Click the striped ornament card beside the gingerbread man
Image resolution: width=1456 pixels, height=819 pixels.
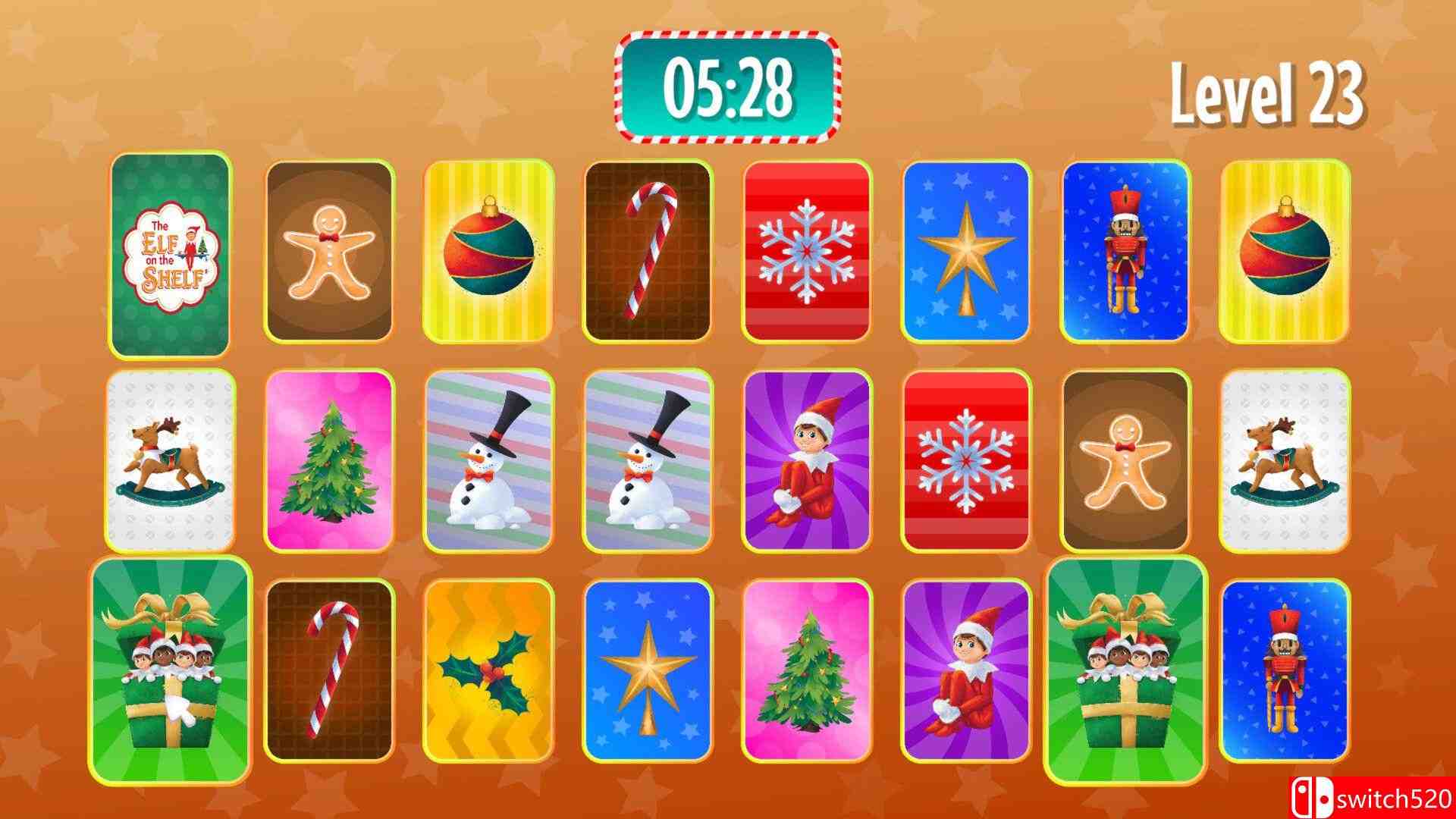point(493,254)
